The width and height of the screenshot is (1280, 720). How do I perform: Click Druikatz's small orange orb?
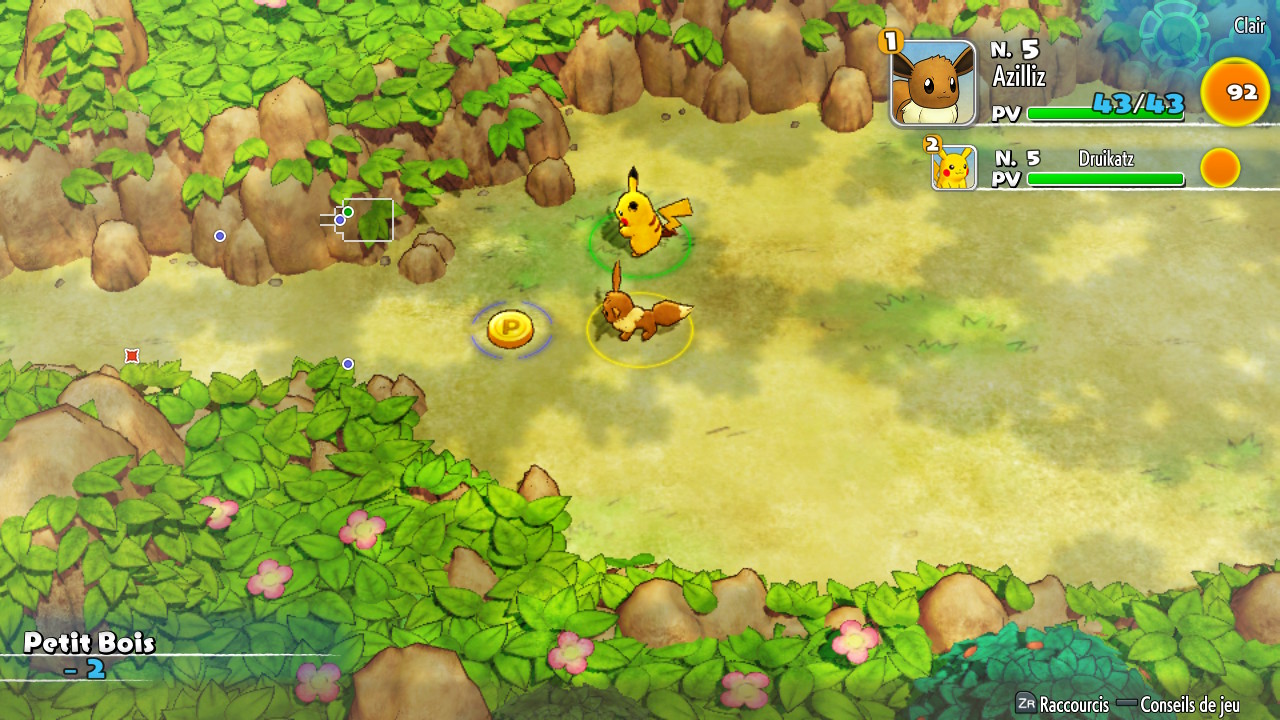tap(1220, 168)
